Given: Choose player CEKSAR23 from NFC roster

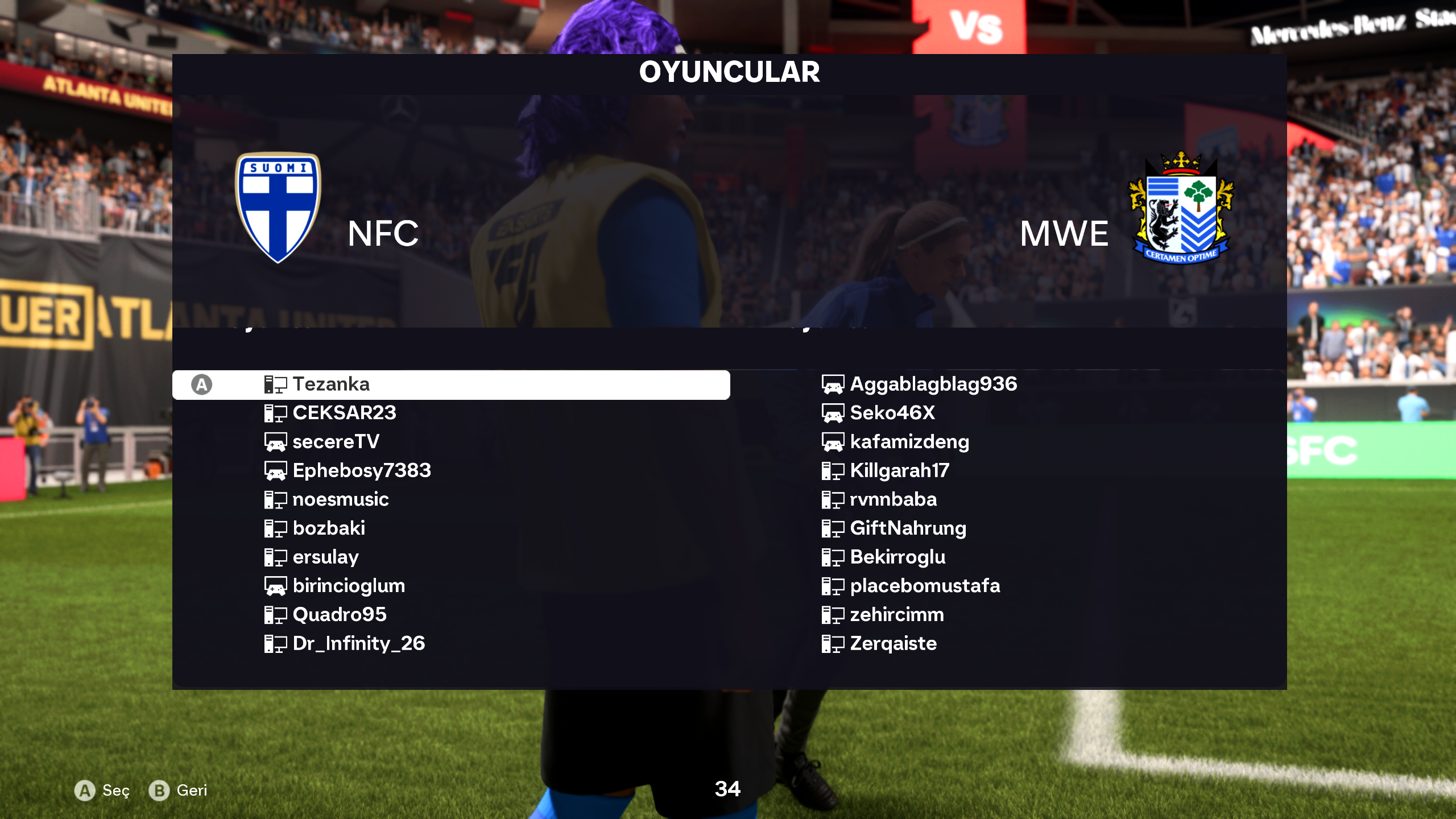Looking at the screenshot, I should click(344, 413).
